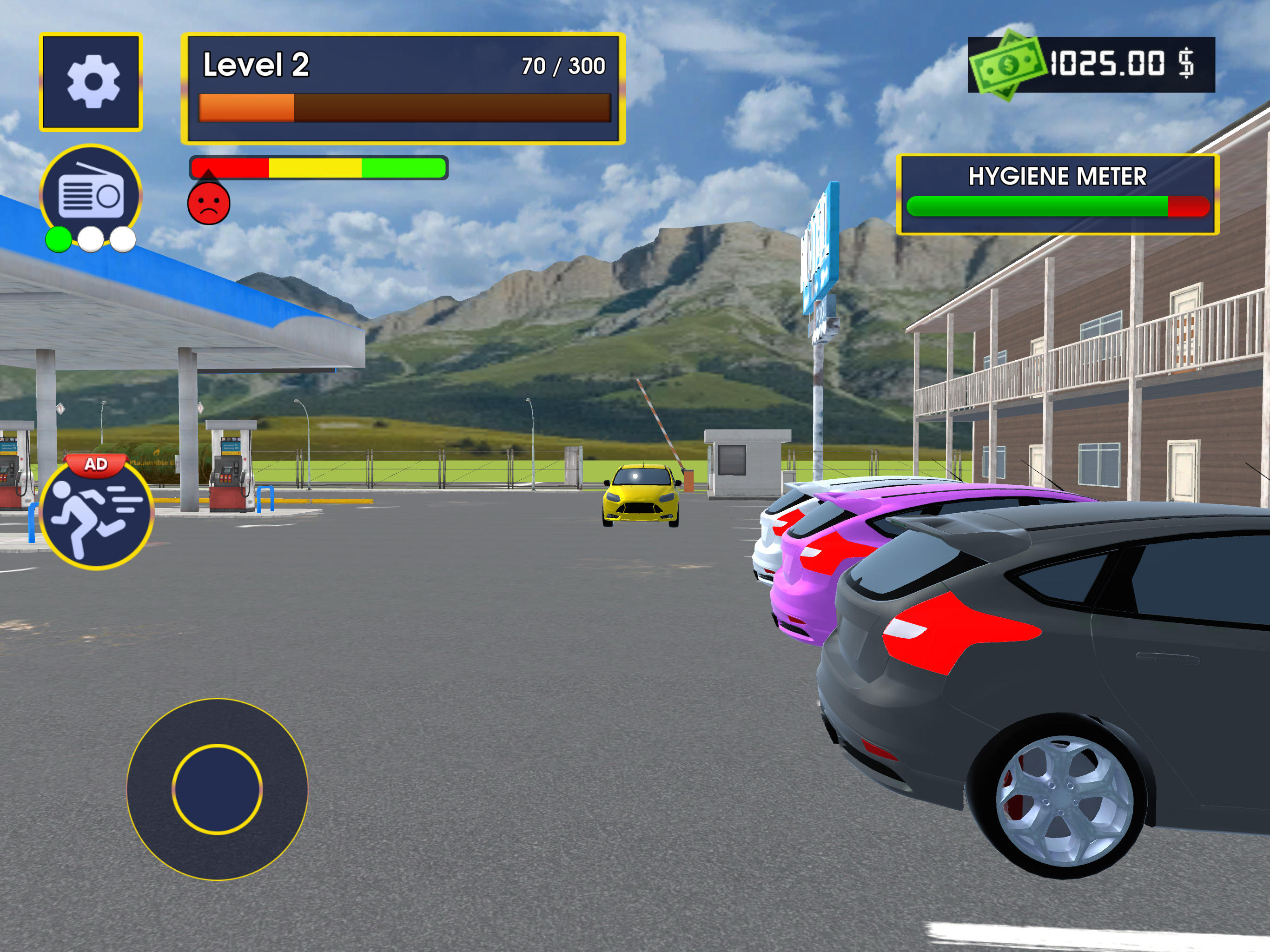The width and height of the screenshot is (1270, 952).
Task: Tap the green money bill icon
Action: (x=1011, y=65)
